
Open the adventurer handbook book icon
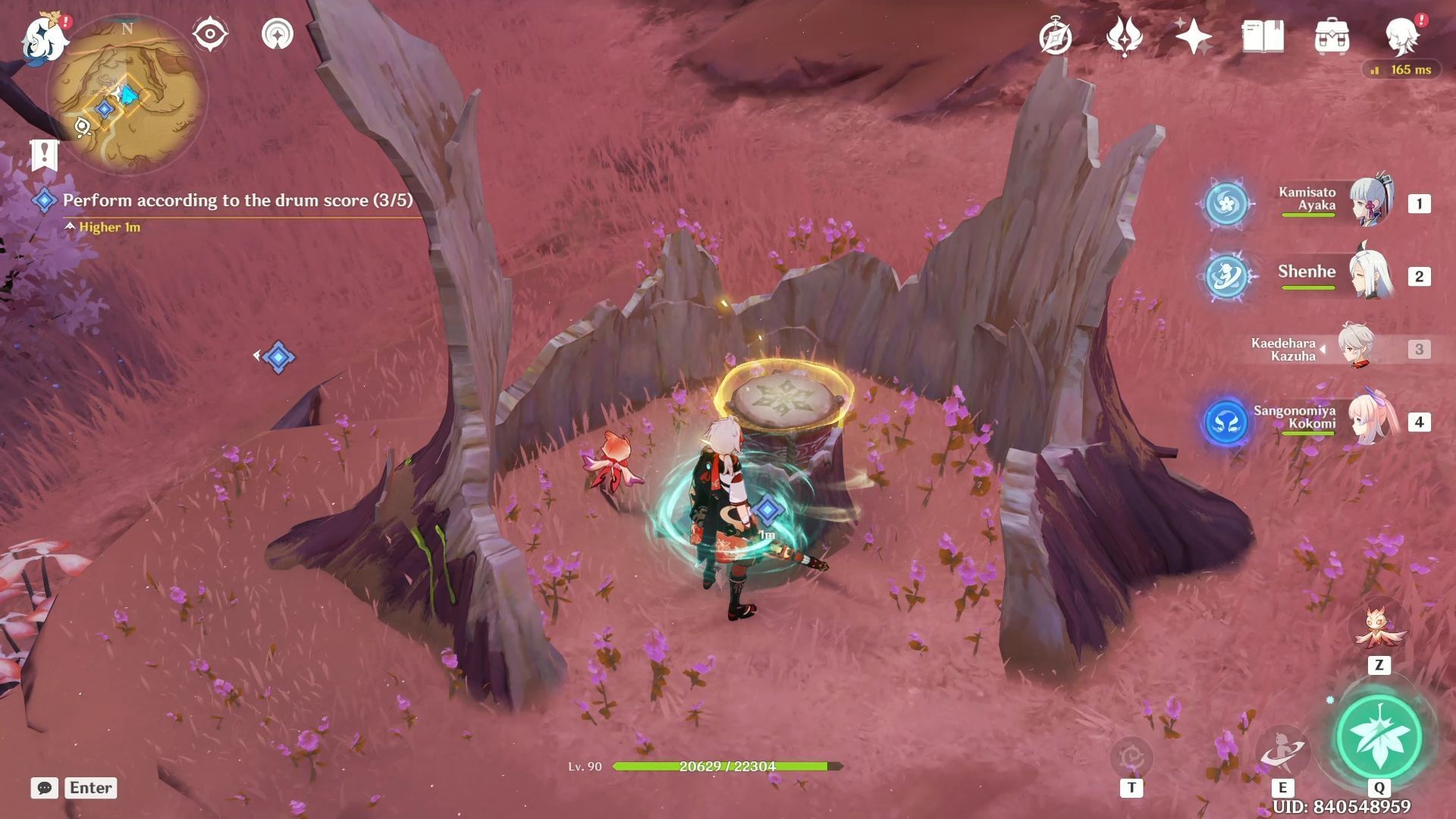click(x=1263, y=36)
